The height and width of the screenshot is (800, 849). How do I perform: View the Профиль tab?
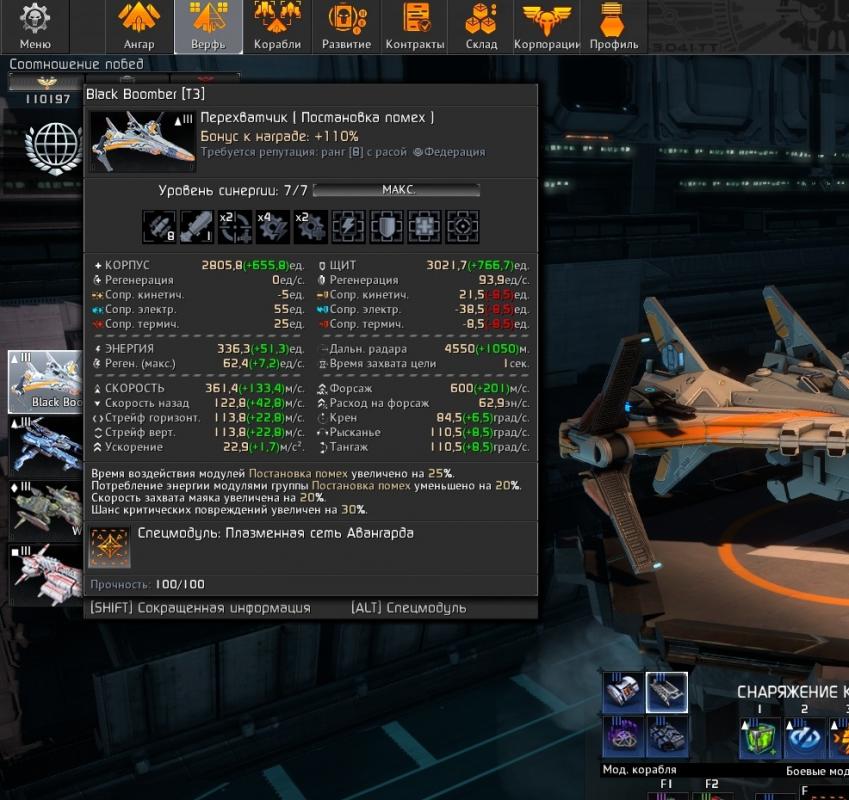tap(614, 27)
